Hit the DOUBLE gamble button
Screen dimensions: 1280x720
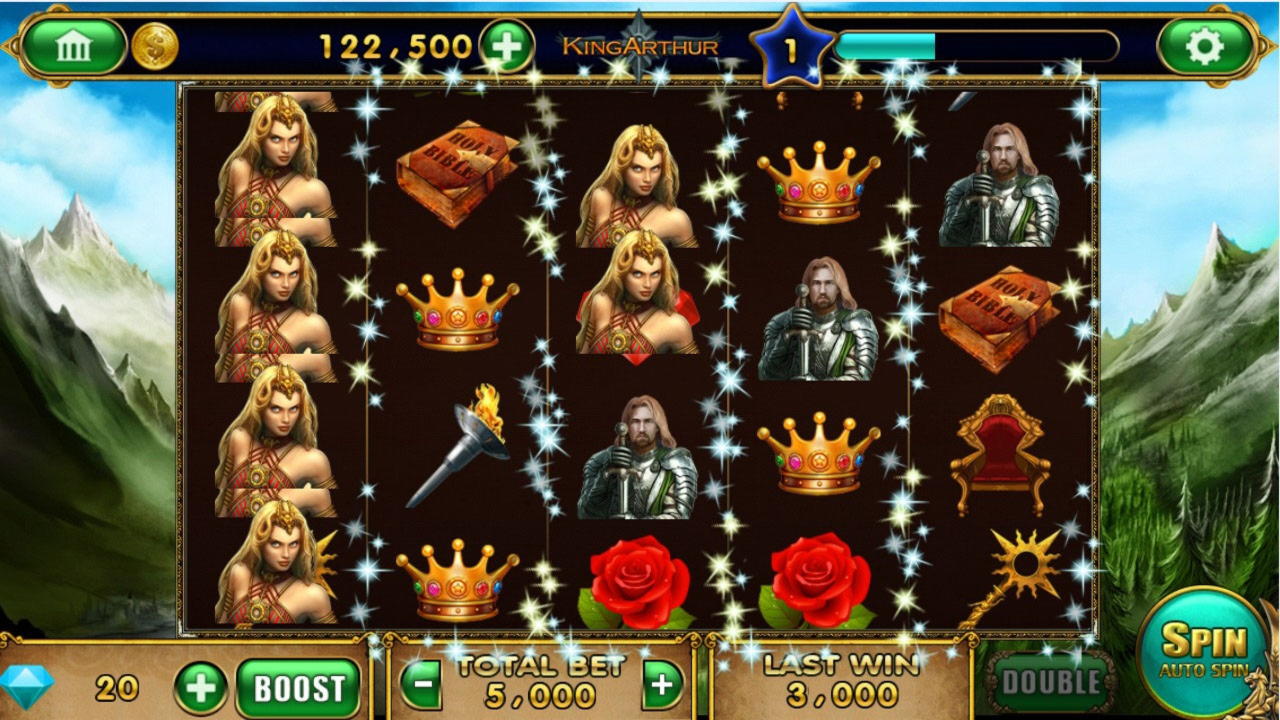click(x=1051, y=682)
